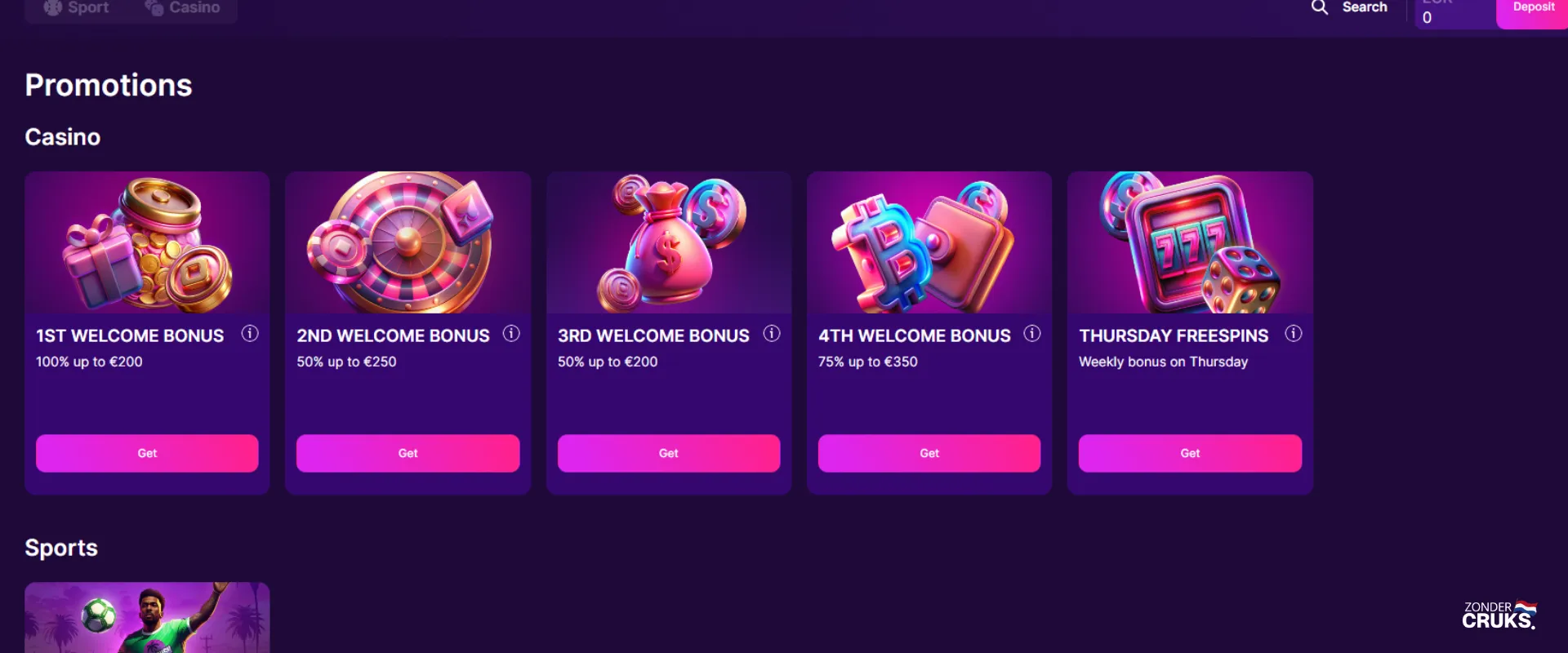Get the 2nd Welcome Bonus
This screenshot has width=1568, height=653.
(x=408, y=453)
